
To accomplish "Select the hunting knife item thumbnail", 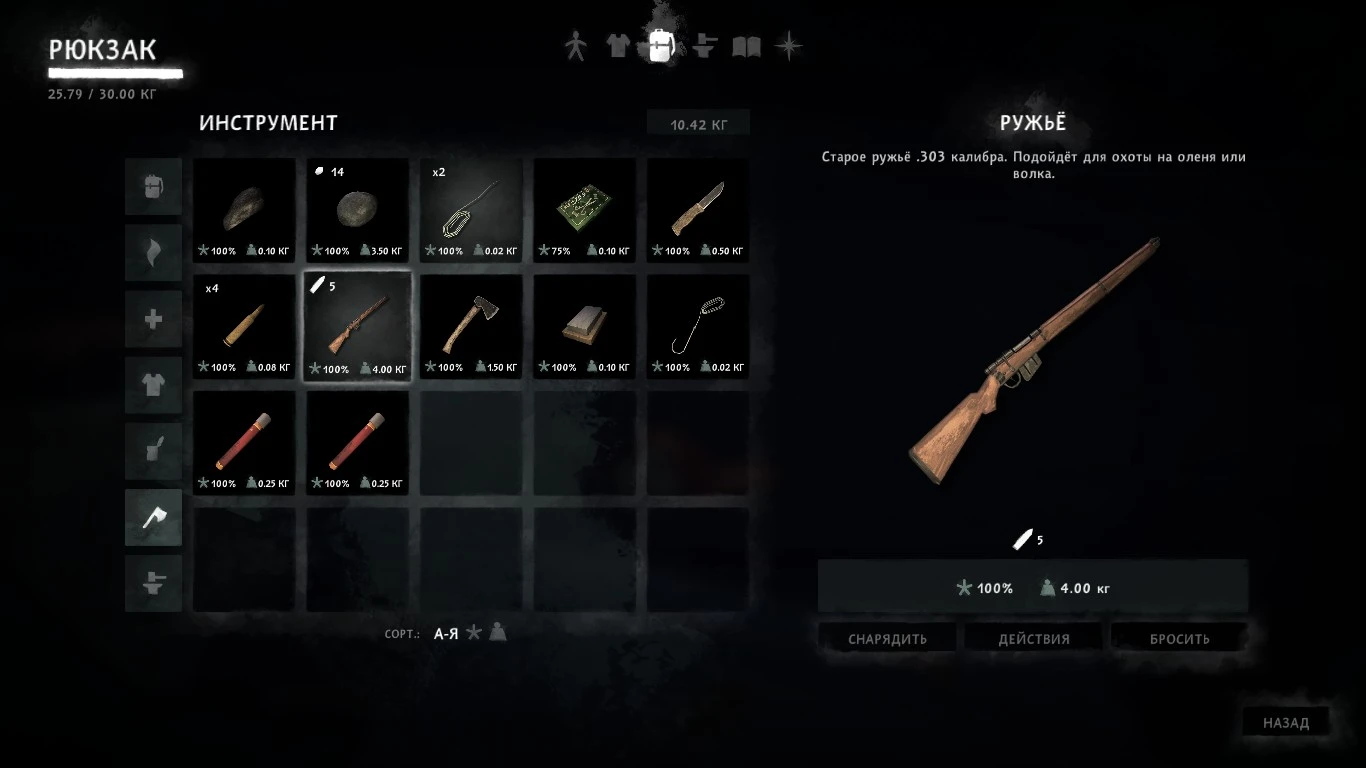I will pyautogui.click(x=697, y=210).
